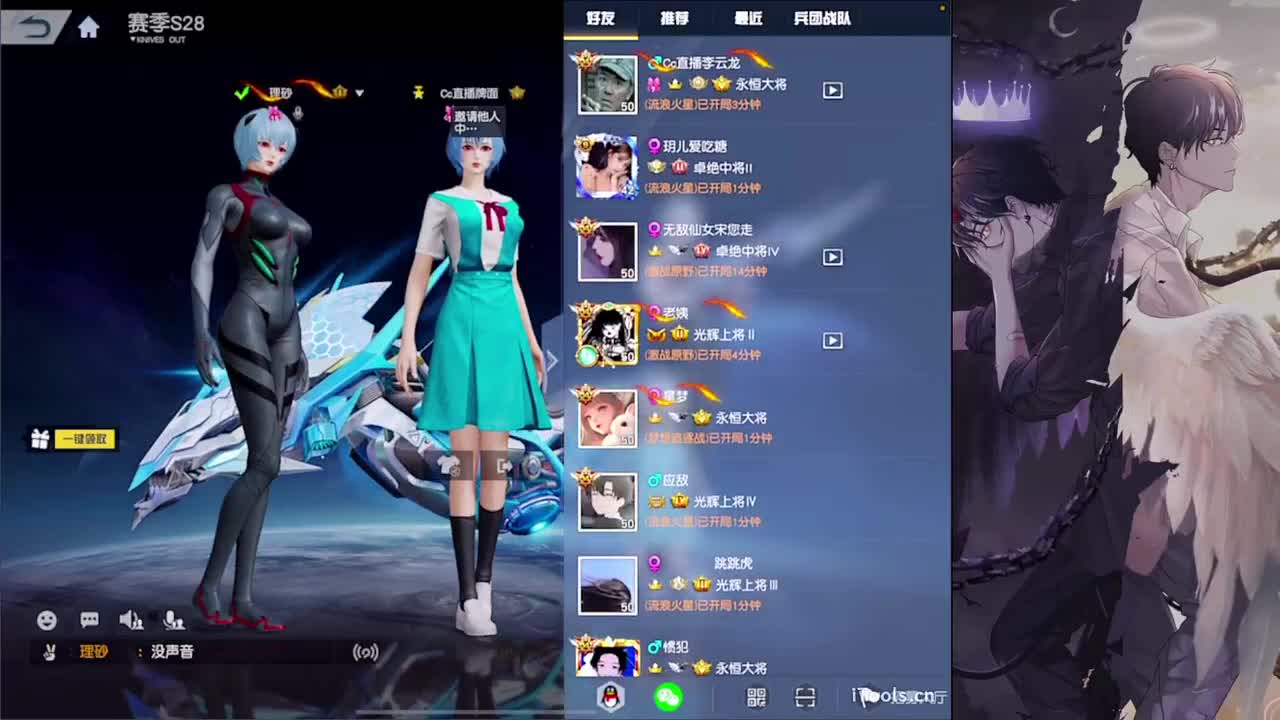Expand the panel using the right-edge chevron
The width and height of the screenshot is (1280, 720).
click(x=551, y=360)
